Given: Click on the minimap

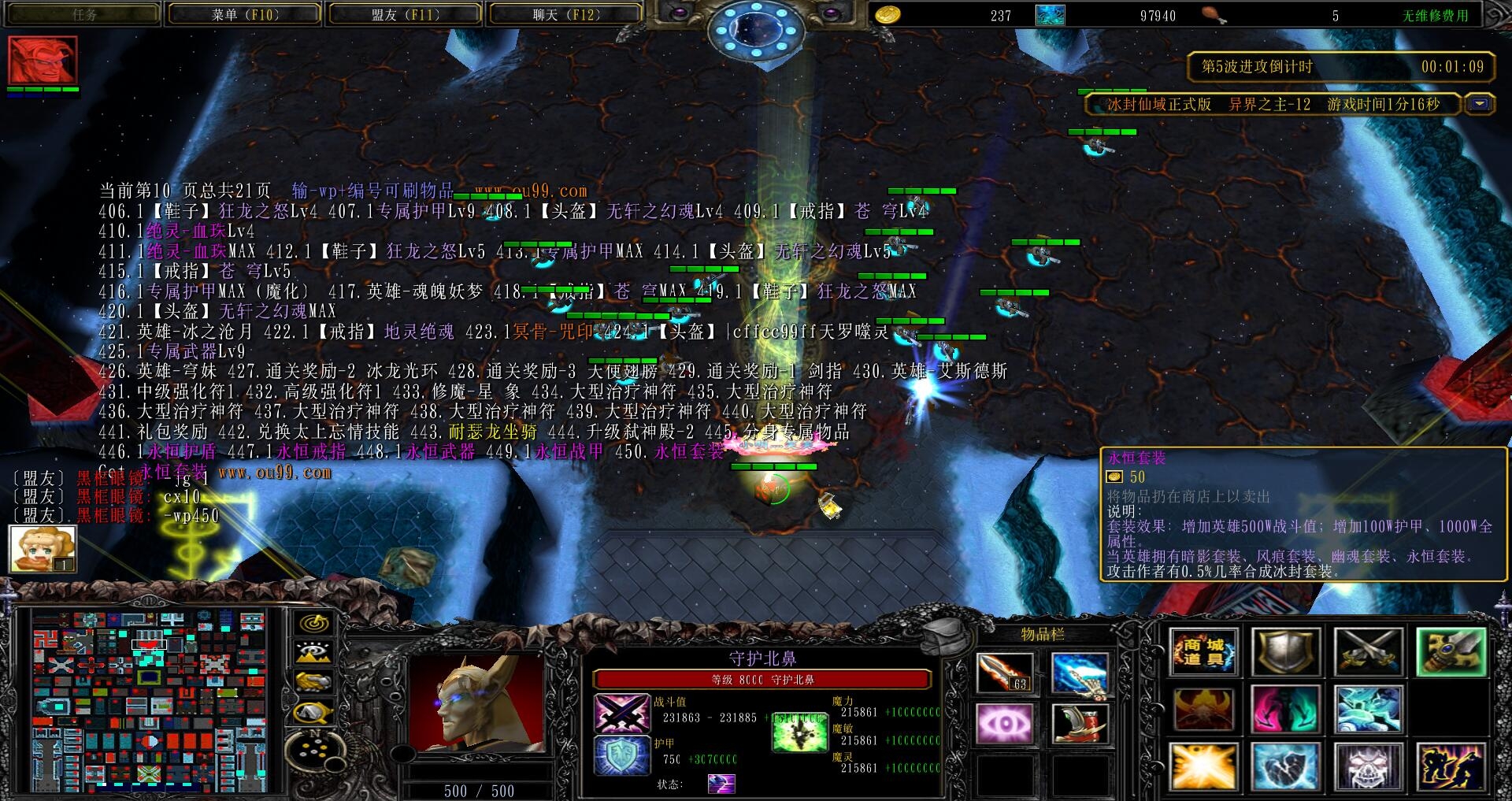Looking at the screenshot, I should click(150, 699).
